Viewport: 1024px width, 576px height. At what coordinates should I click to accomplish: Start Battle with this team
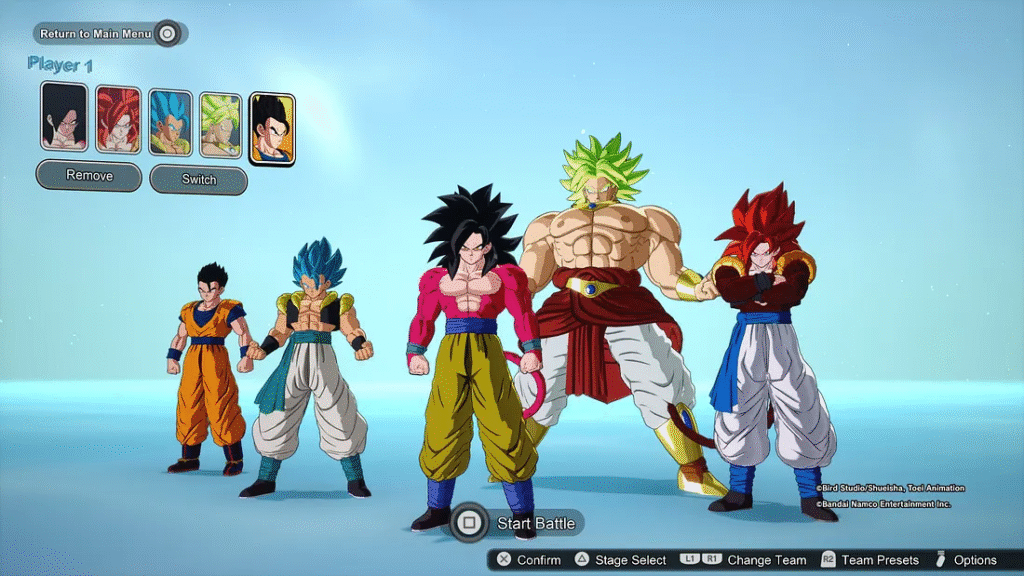coord(517,523)
